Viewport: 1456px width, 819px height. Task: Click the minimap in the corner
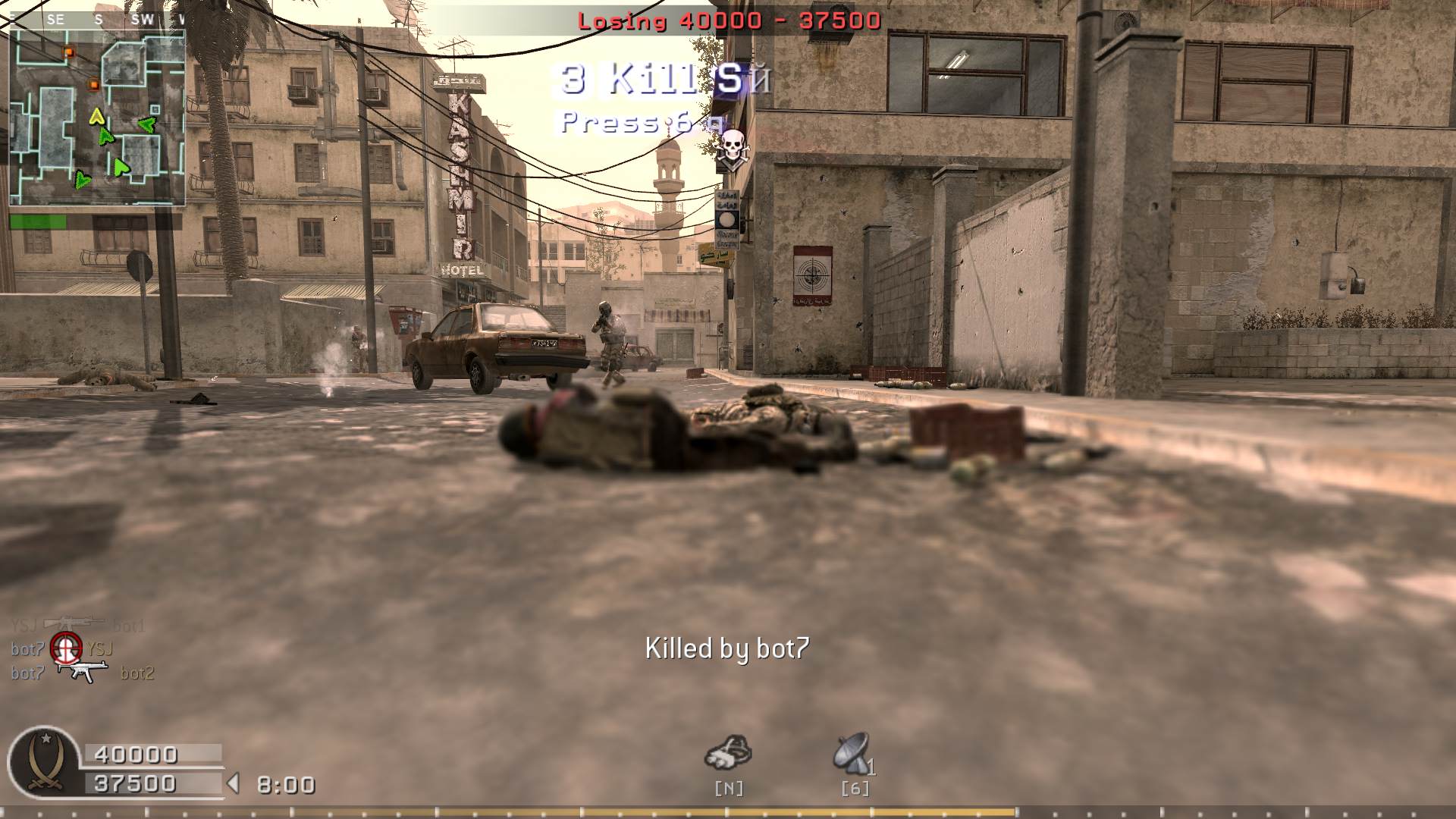click(97, 118)
